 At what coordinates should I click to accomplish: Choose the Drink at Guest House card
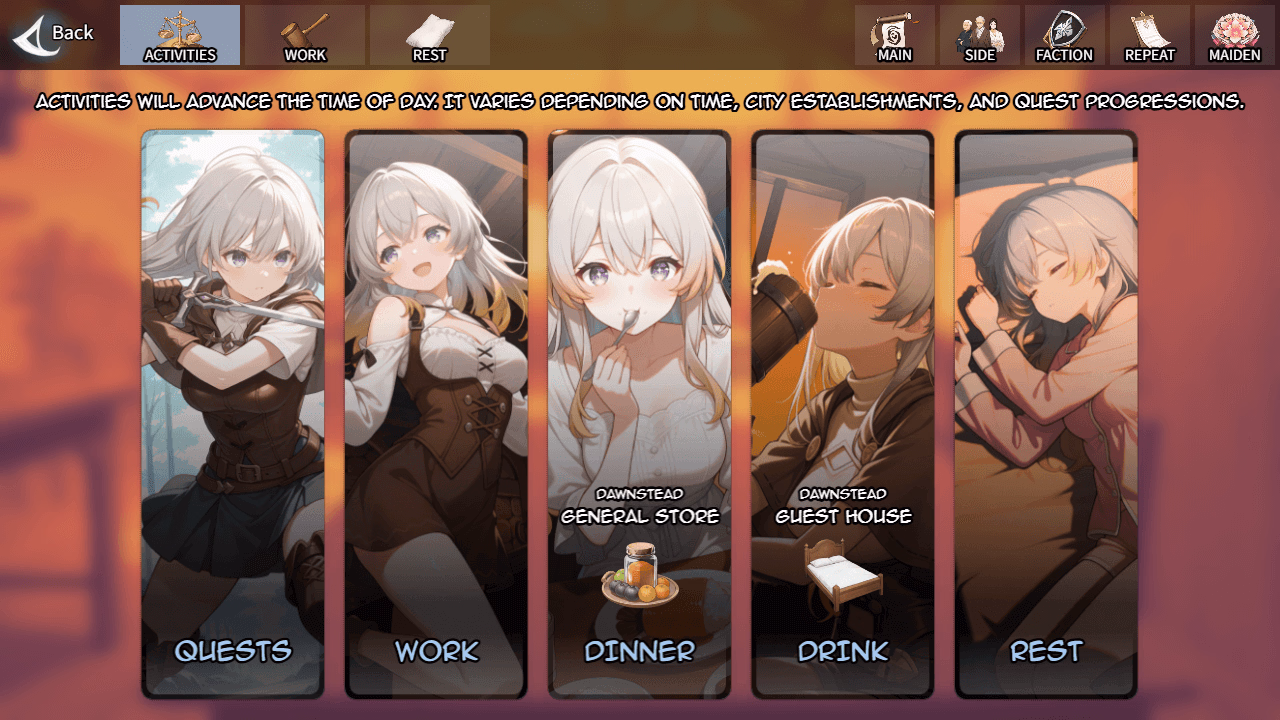(843, 414)
